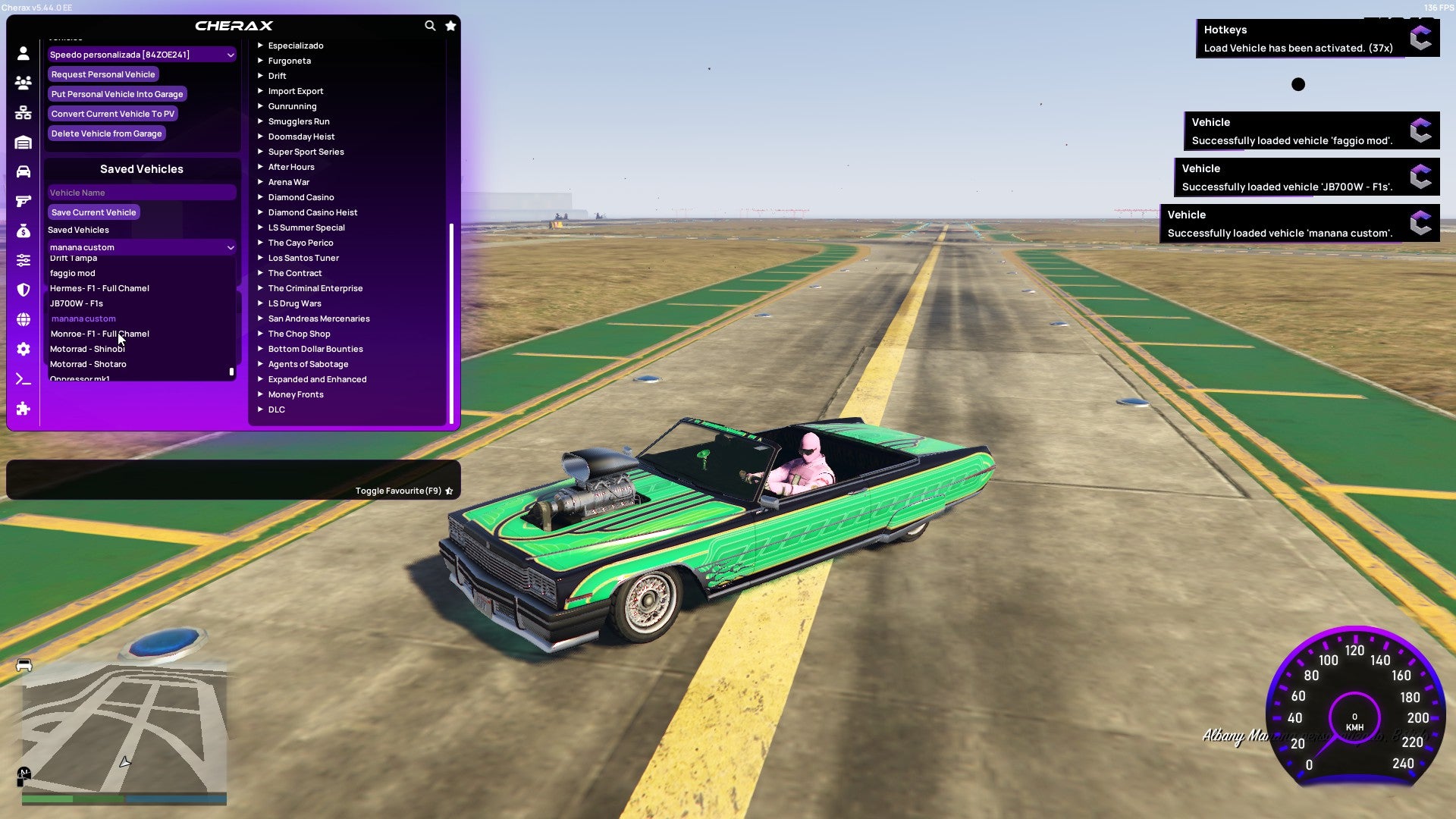Type a name in the Vehicle Name field
Screen dimensions: 1456x819
point(141,192)
